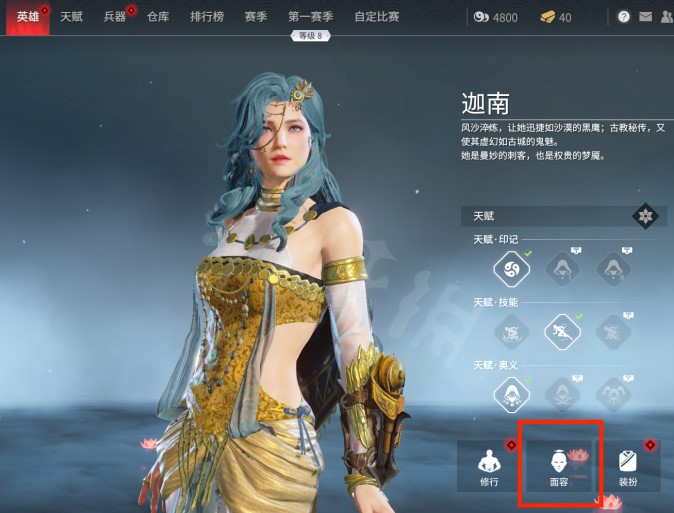Screen dimensions: 674x513
Task: Open the 天赋 tab in the top bar
Action: 71,17
